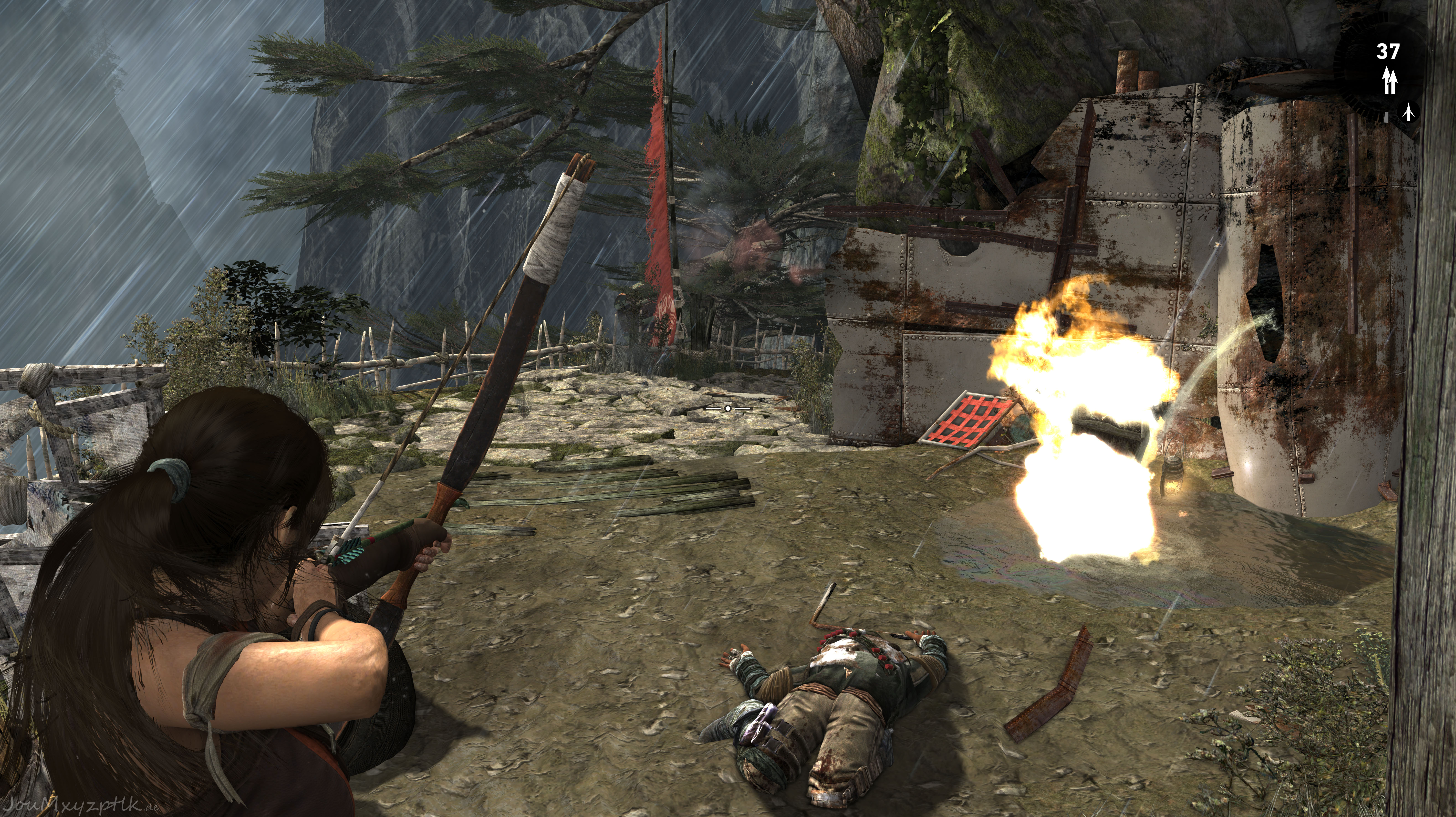Click the double-arrow ammo type icon

pyautogui.click(x=1390, y=81)
